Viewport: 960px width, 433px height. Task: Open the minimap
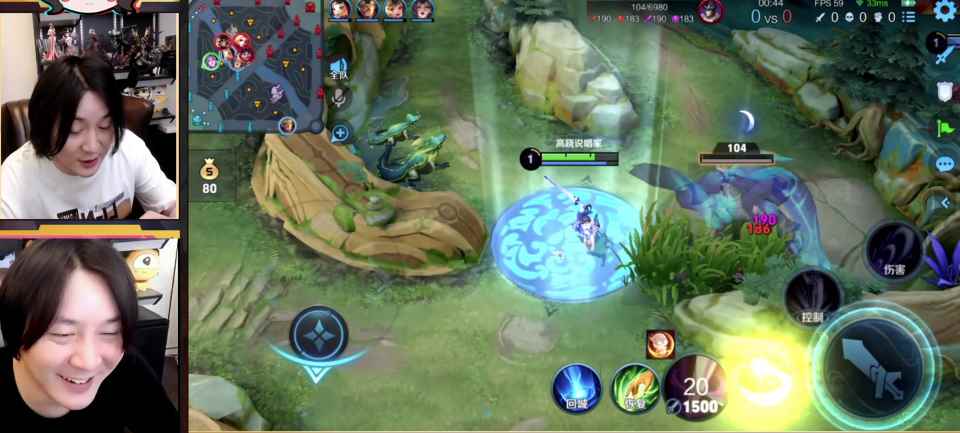[257, 67]
